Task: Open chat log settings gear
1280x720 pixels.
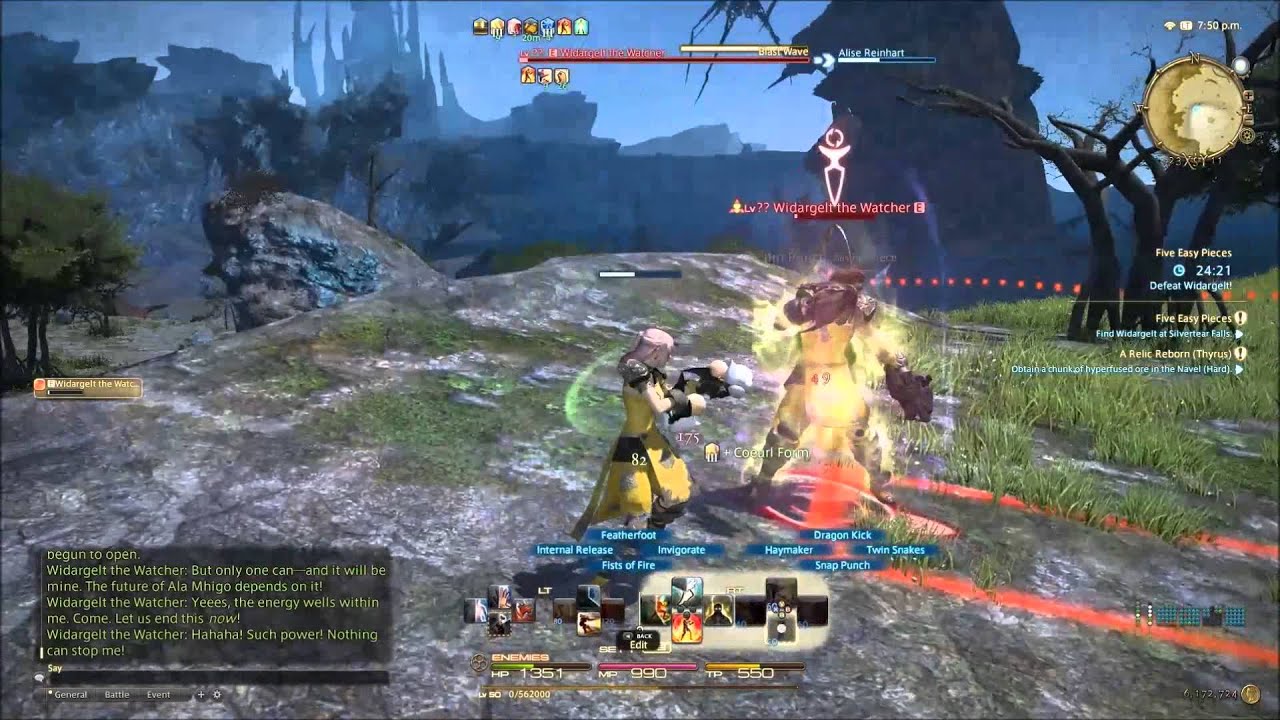Action: pyautogui.click(x=216, y=694)
